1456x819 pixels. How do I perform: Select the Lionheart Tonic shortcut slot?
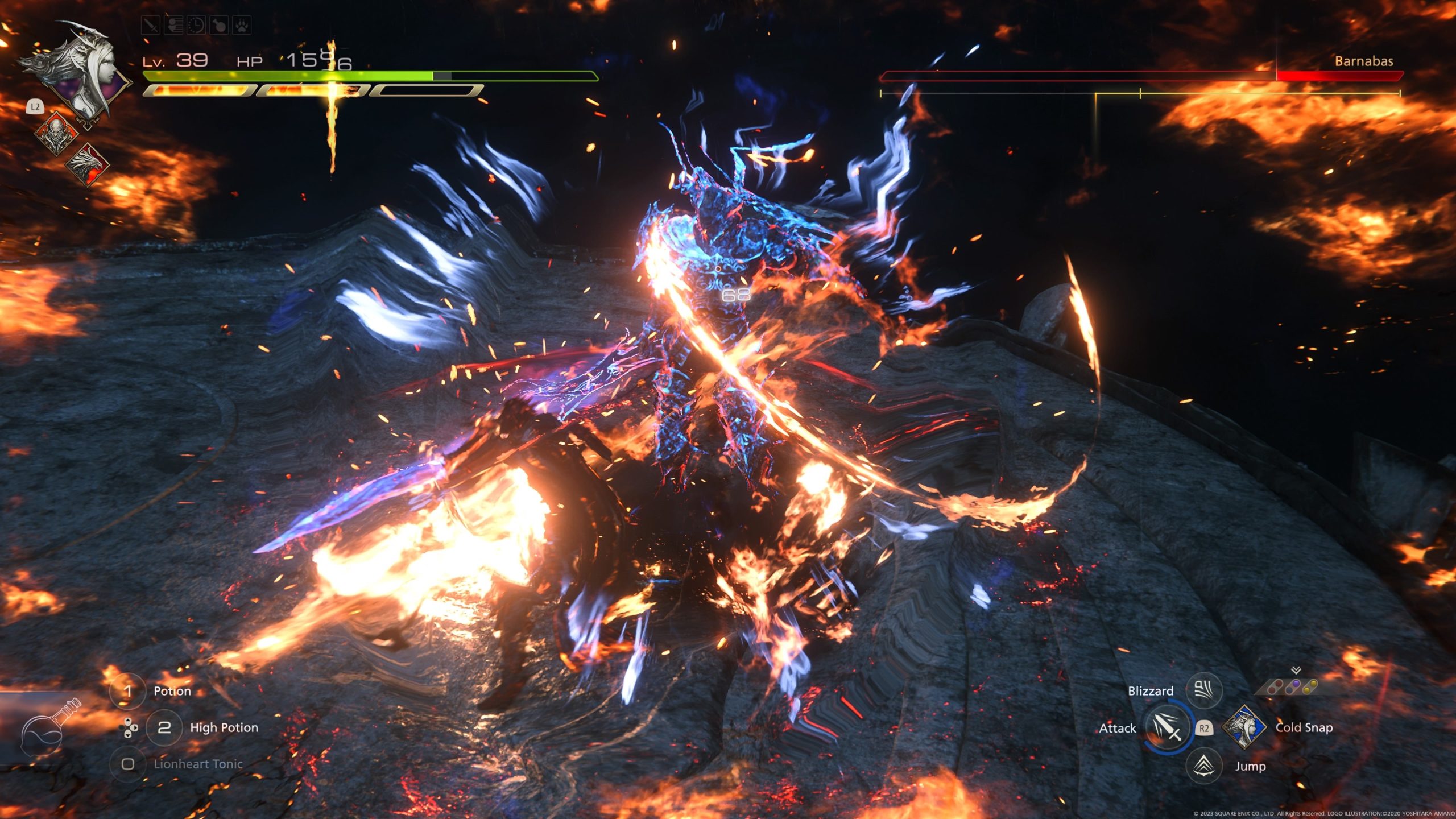pos(127,764)
